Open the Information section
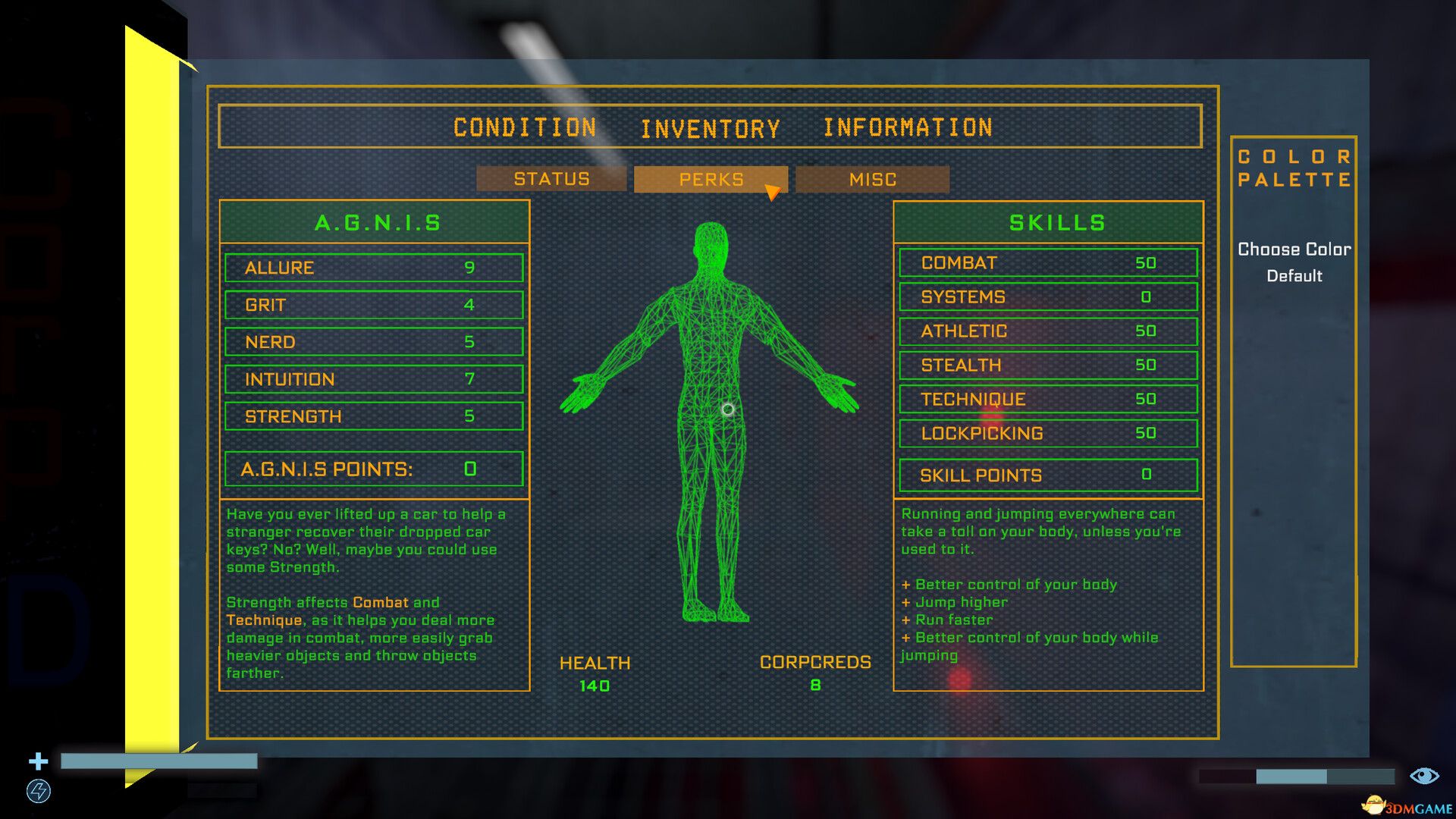The height and width of the screenshot is (819, 1456). coord(908,127)
